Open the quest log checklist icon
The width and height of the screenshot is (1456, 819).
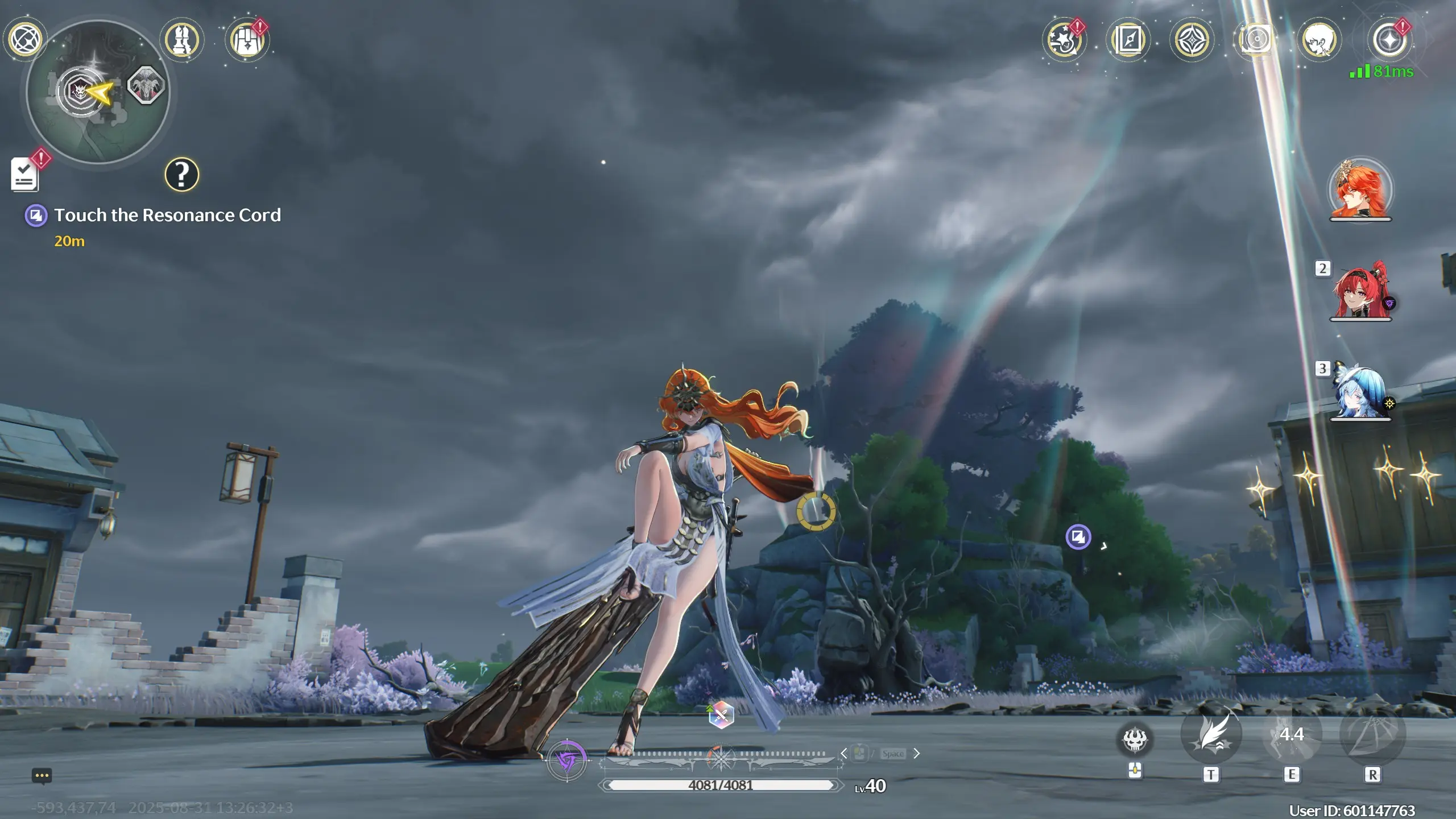coord(24,174)
